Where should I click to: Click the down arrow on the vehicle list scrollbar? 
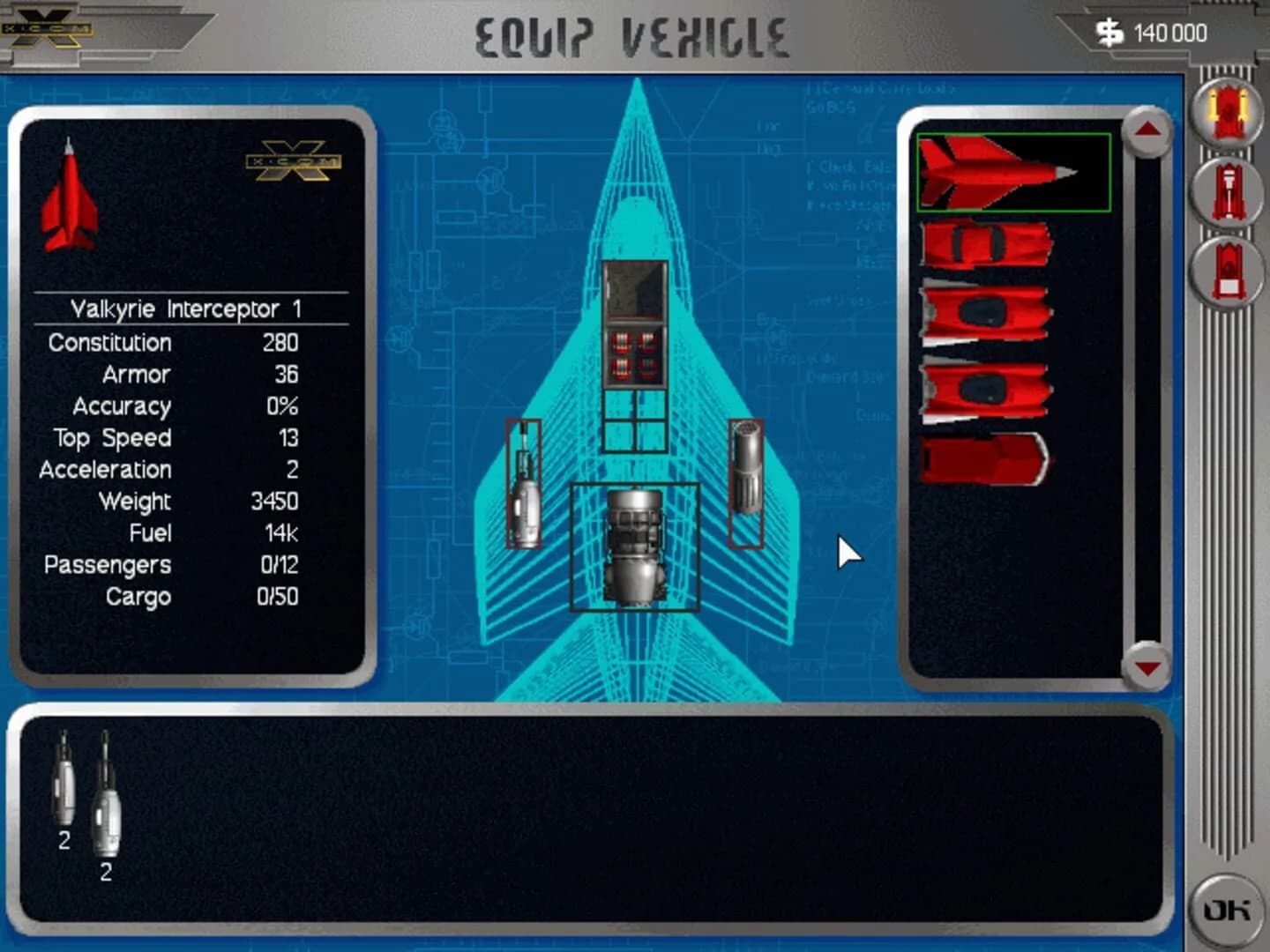(x=1145, y=667)
